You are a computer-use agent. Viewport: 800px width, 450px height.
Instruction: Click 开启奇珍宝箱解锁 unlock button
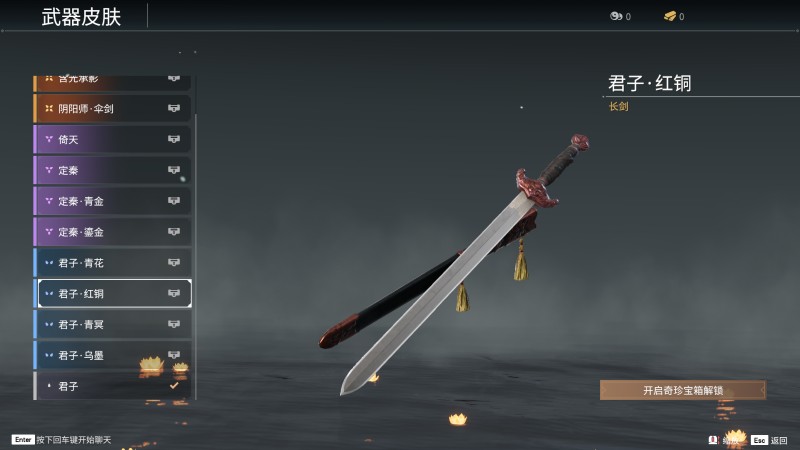point(683,390)
